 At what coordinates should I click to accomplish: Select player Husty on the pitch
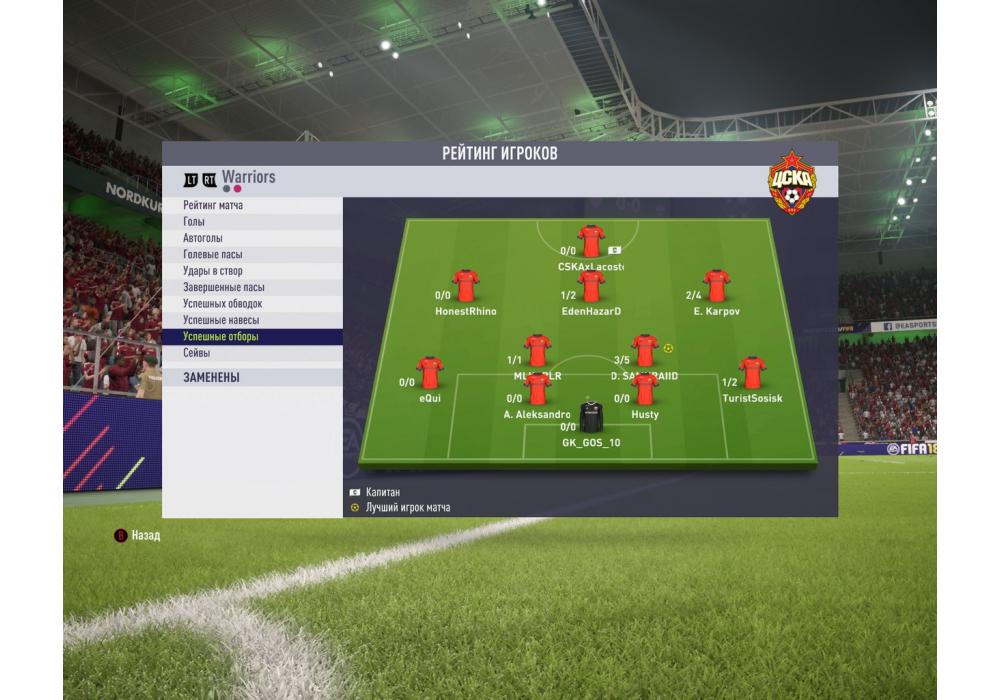coord(645,388)
